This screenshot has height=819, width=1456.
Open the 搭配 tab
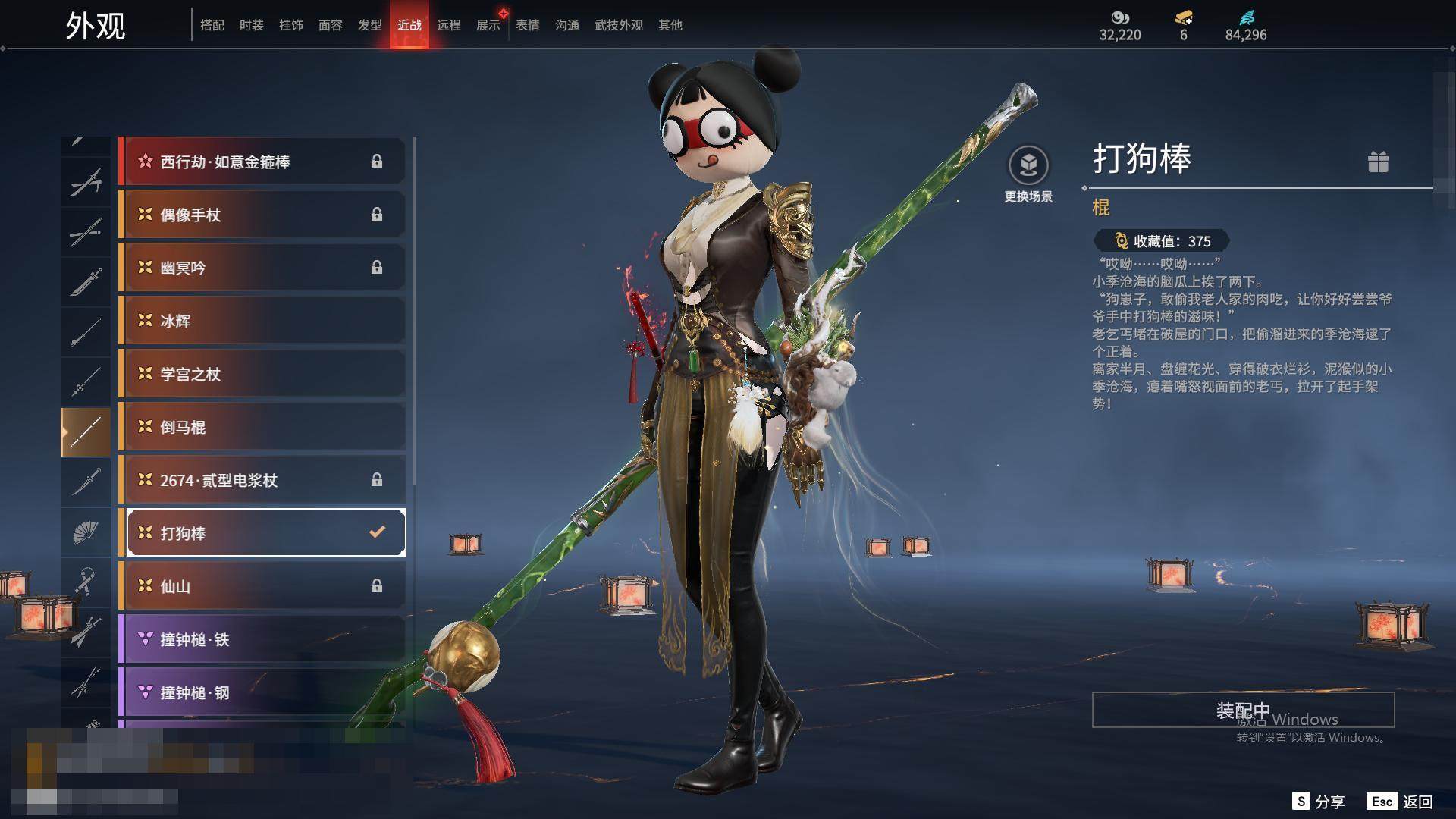point(212,25)
